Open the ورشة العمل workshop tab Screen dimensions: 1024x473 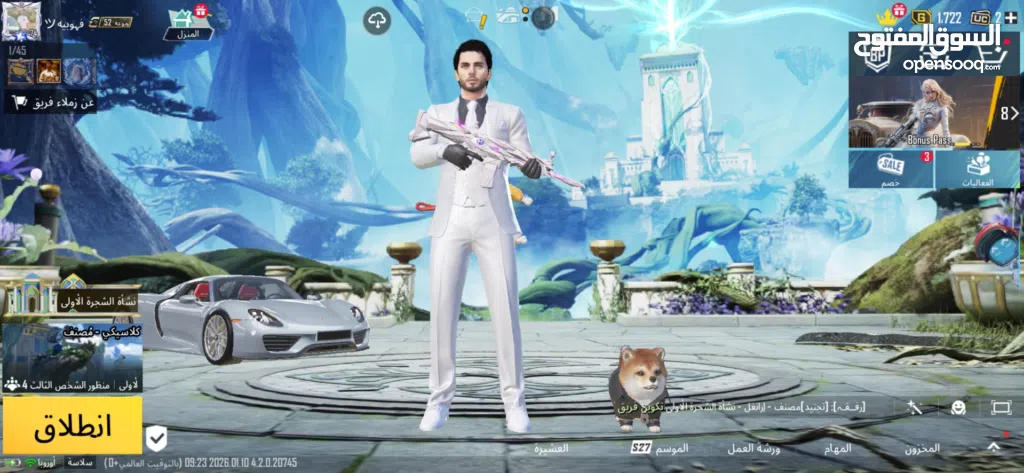753,448
